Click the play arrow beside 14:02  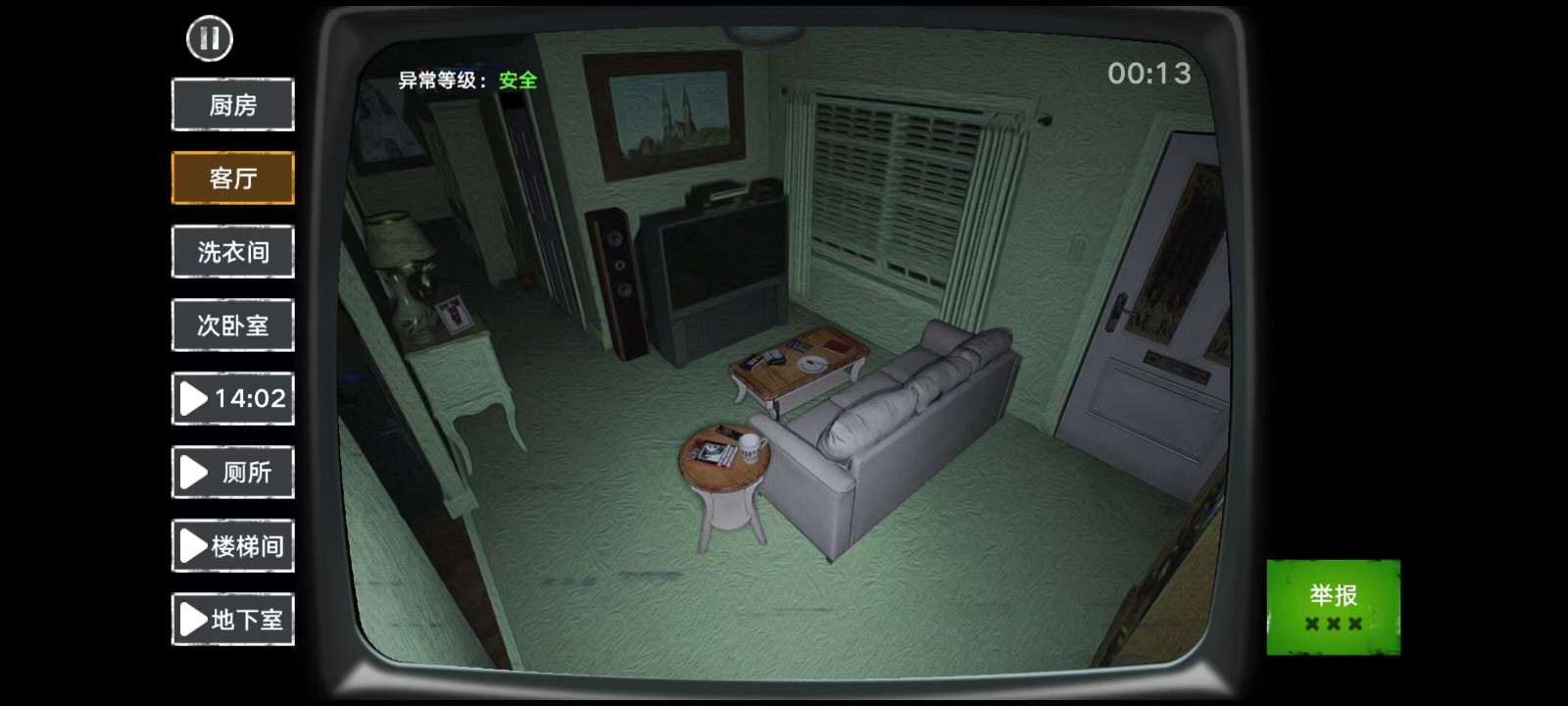click(x=194, y=399)
